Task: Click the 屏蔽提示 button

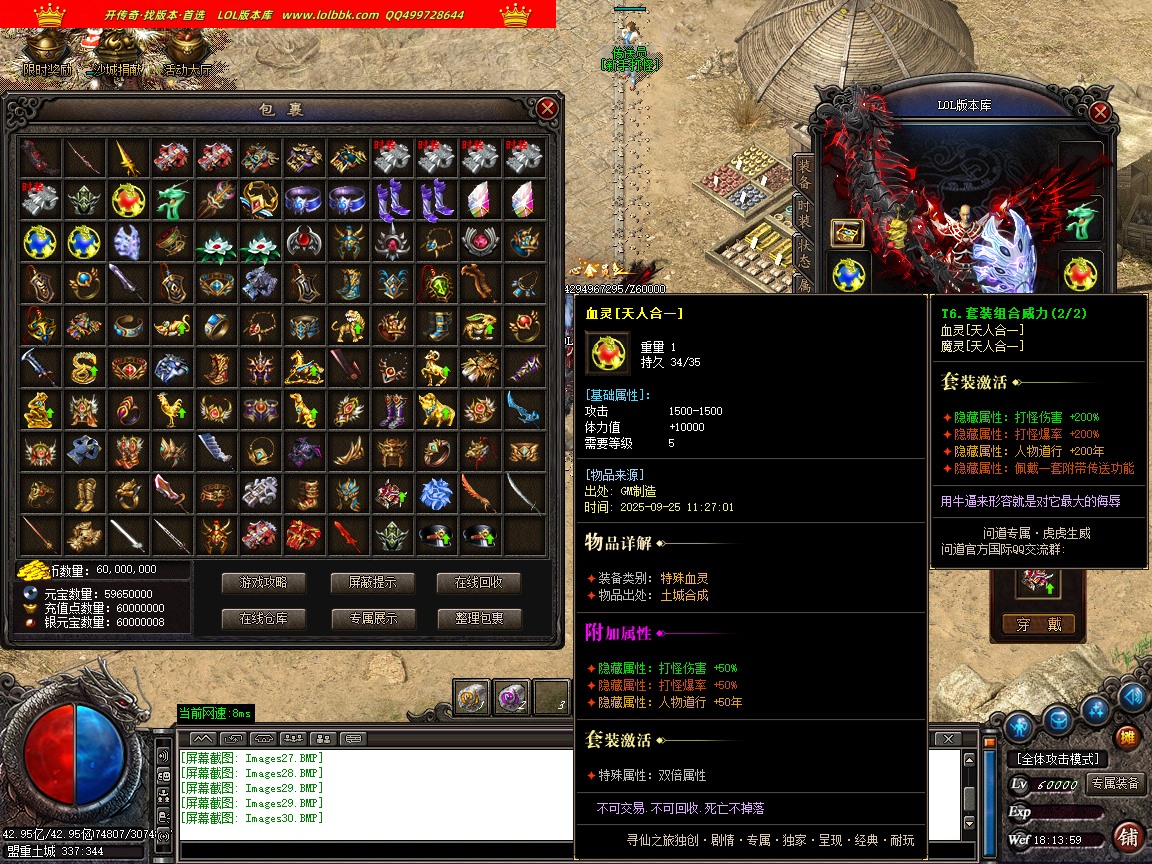Action: pos(372,583)
